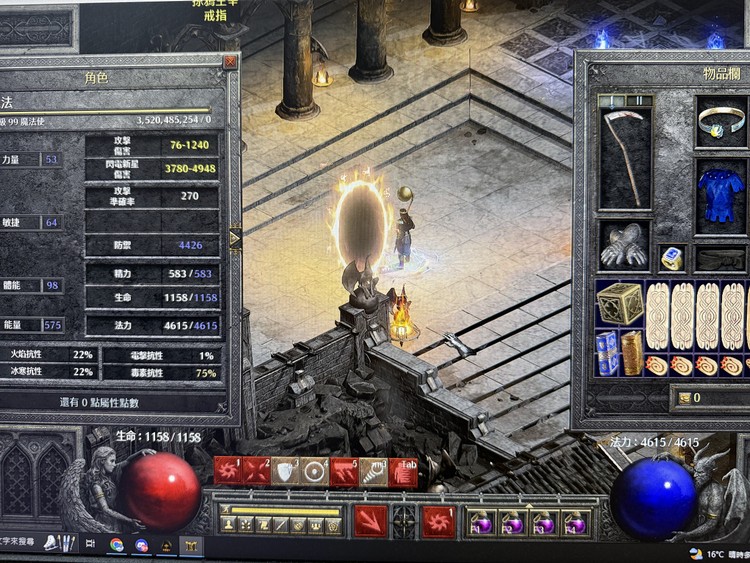This screenshot has height=563, width=750.
Task: Select the blue gem ring slot
Action: [672, 258]
